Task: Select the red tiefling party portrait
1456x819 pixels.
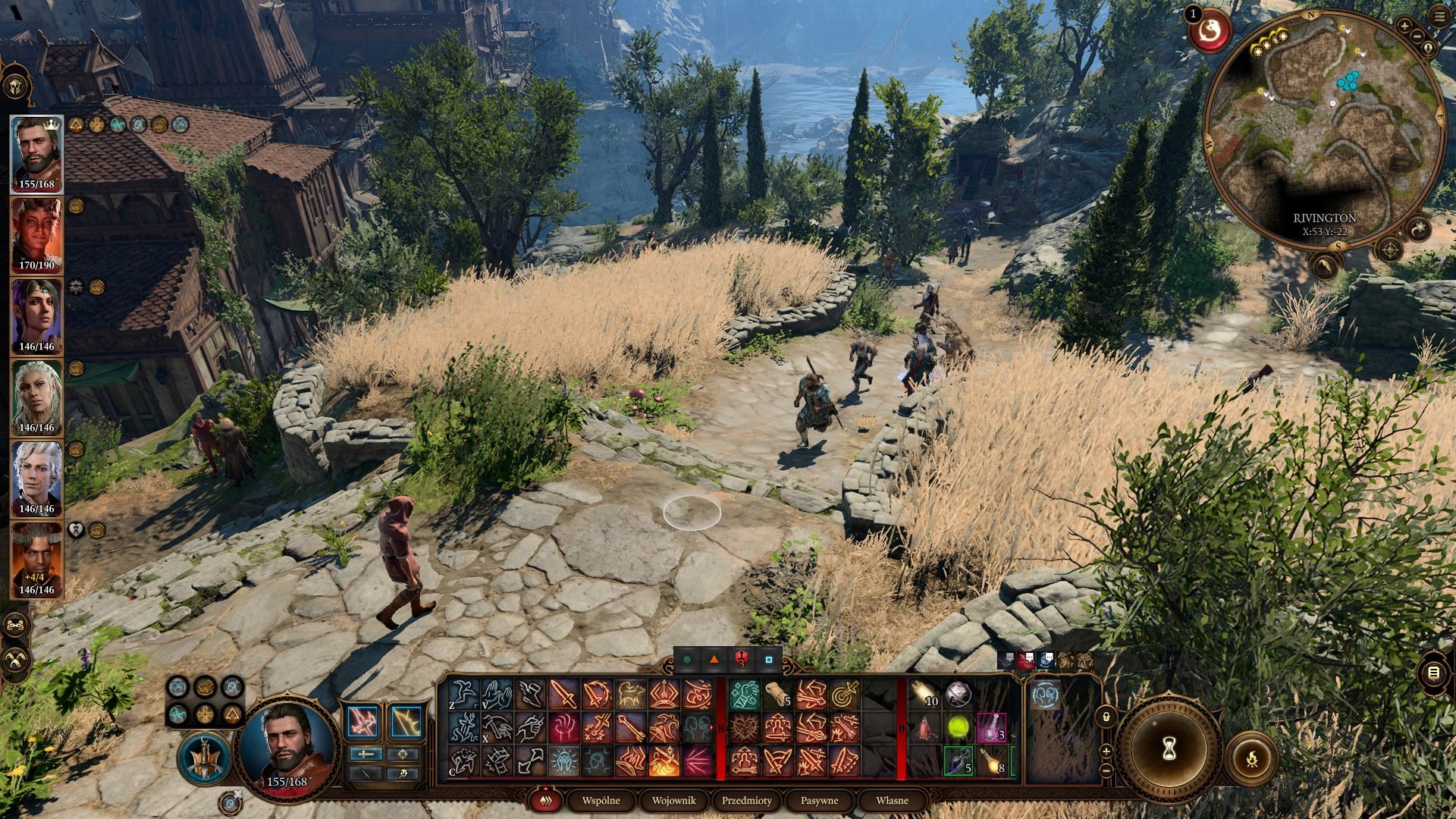Action: [36, 235]
